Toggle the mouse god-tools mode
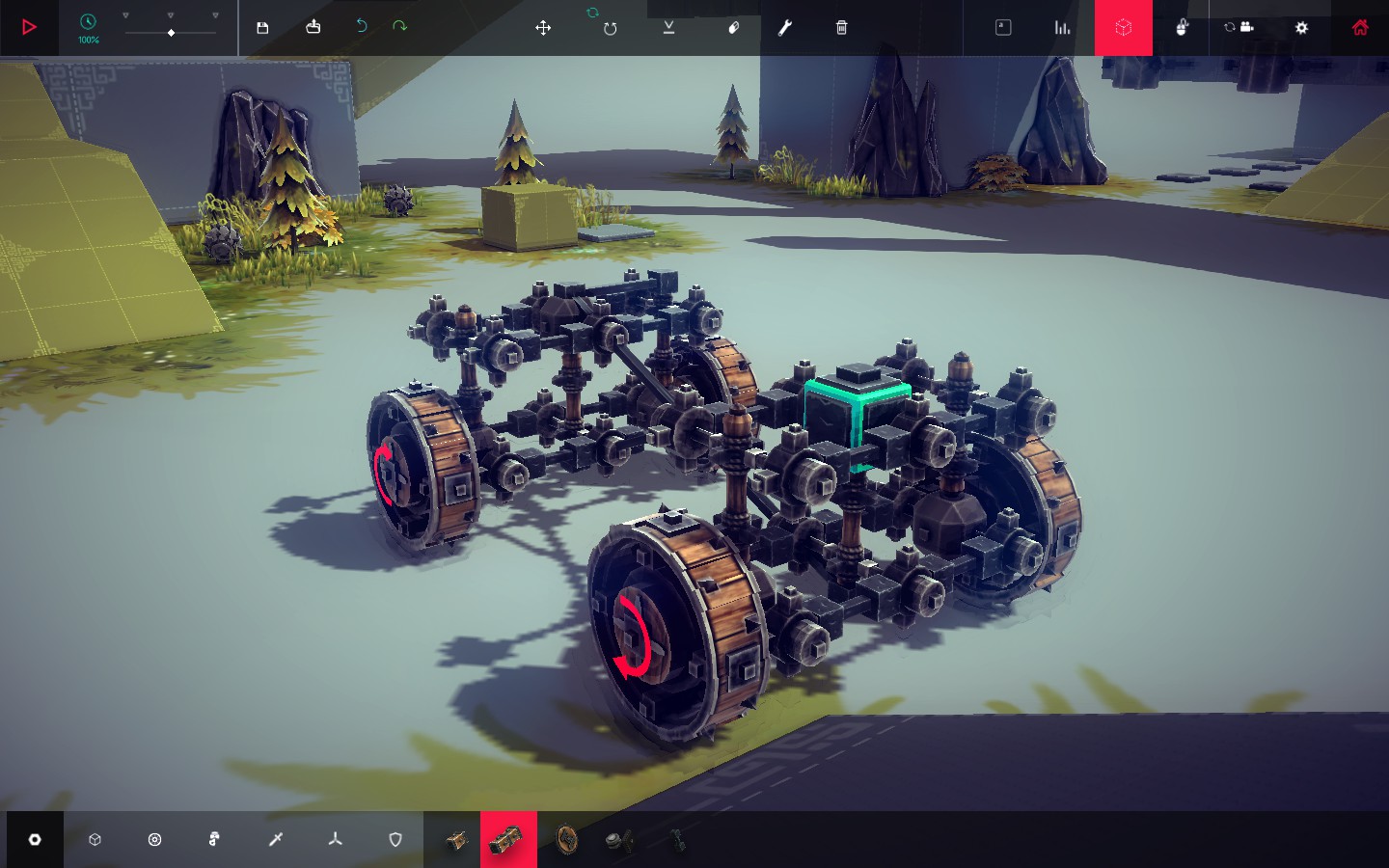1389x868 pixels. click(1182, 28)
